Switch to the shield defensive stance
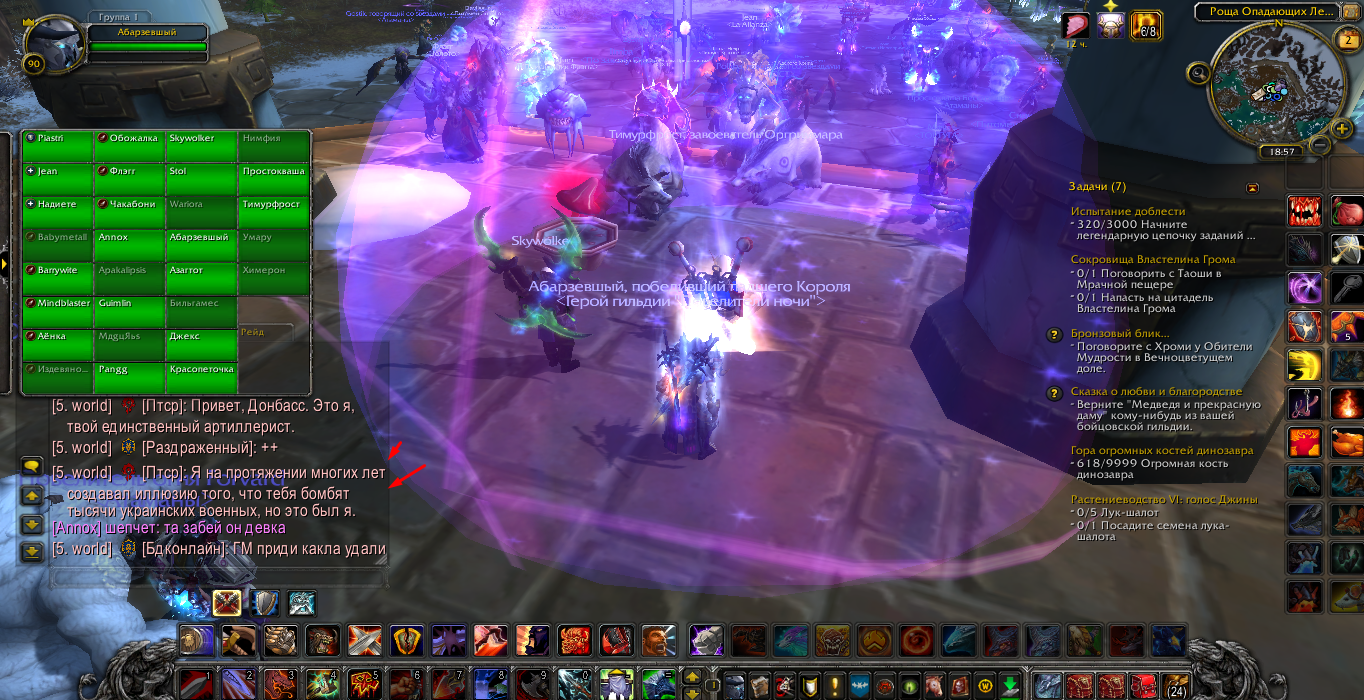Screen dimensions: 1364x700 (x=265, y=602)
